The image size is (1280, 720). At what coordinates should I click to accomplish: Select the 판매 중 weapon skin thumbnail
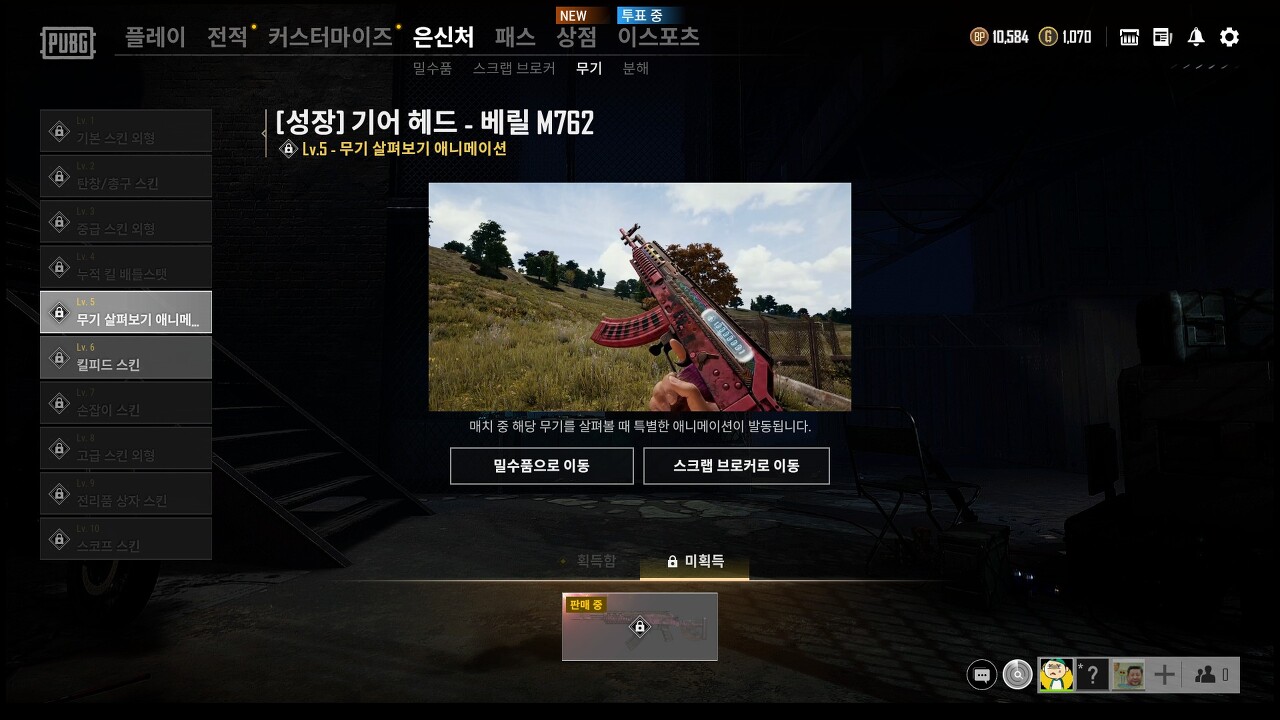(x=639, y=627)
